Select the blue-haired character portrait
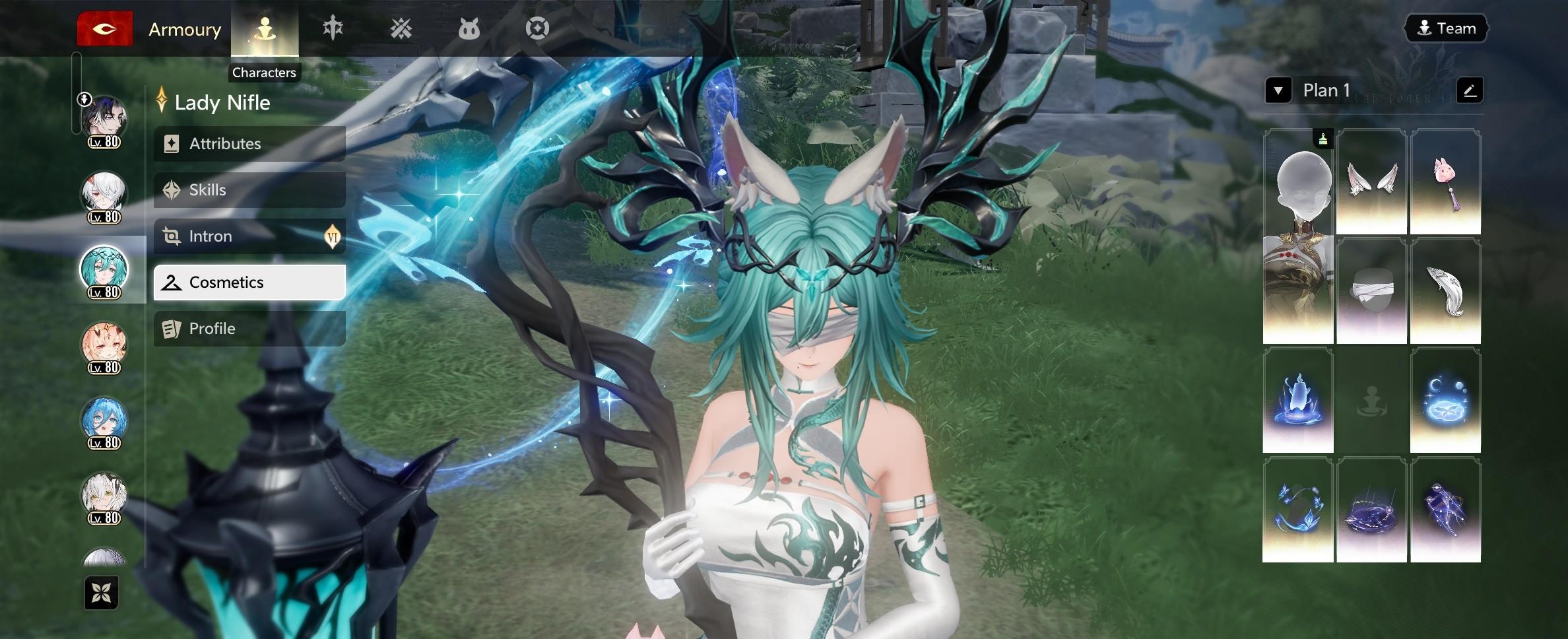This screenshot has width=1568, height=639. [104, 420]
